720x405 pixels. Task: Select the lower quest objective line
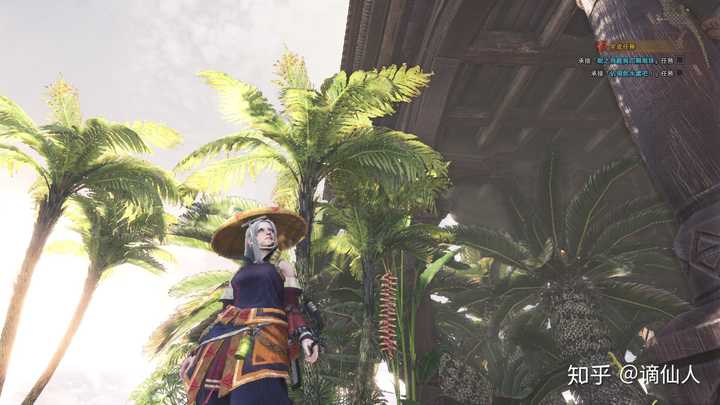pos(630,72)
